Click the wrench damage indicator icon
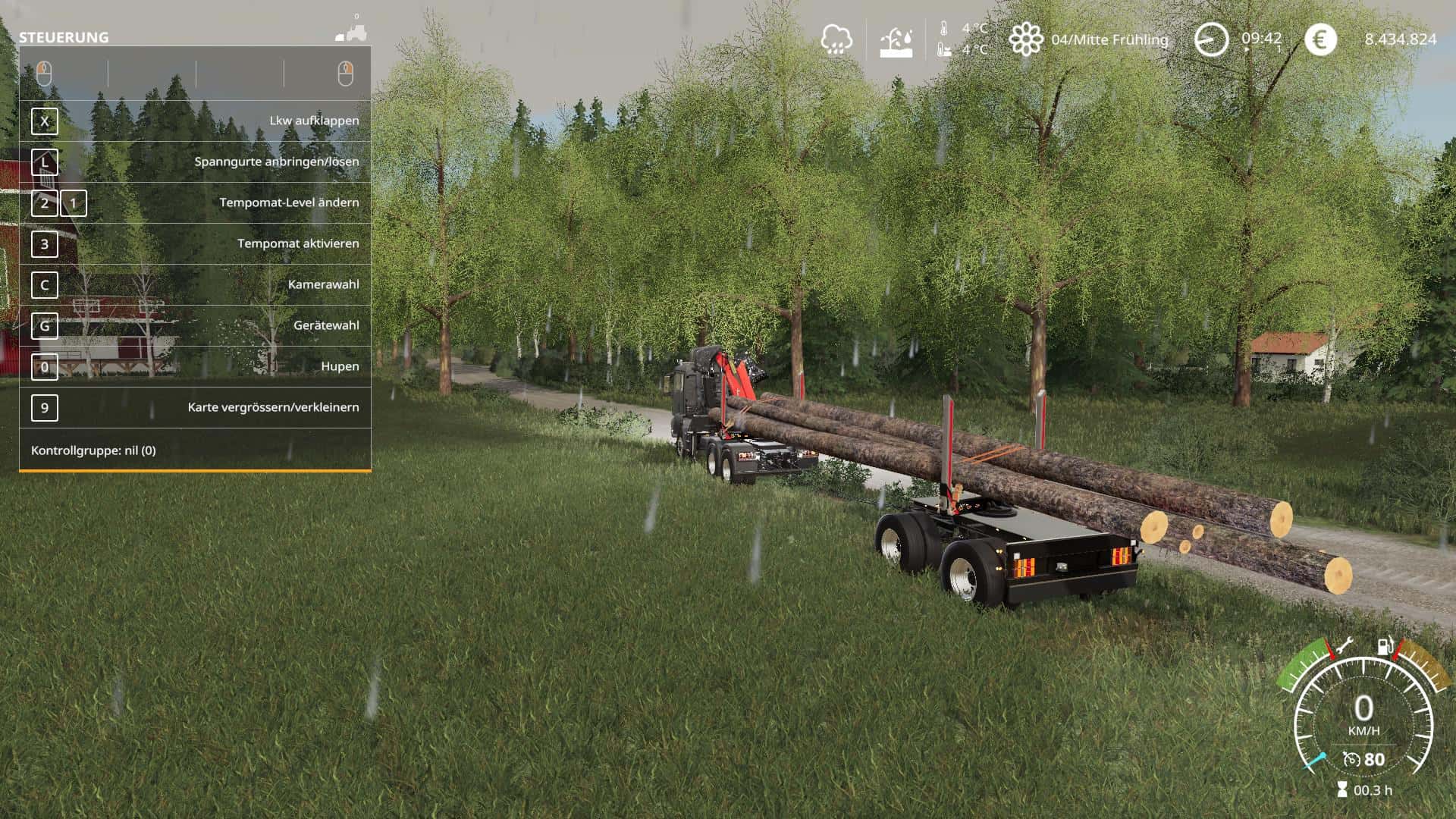The height and width of the screenshot is (819, 1456). tap(1343, 646)
